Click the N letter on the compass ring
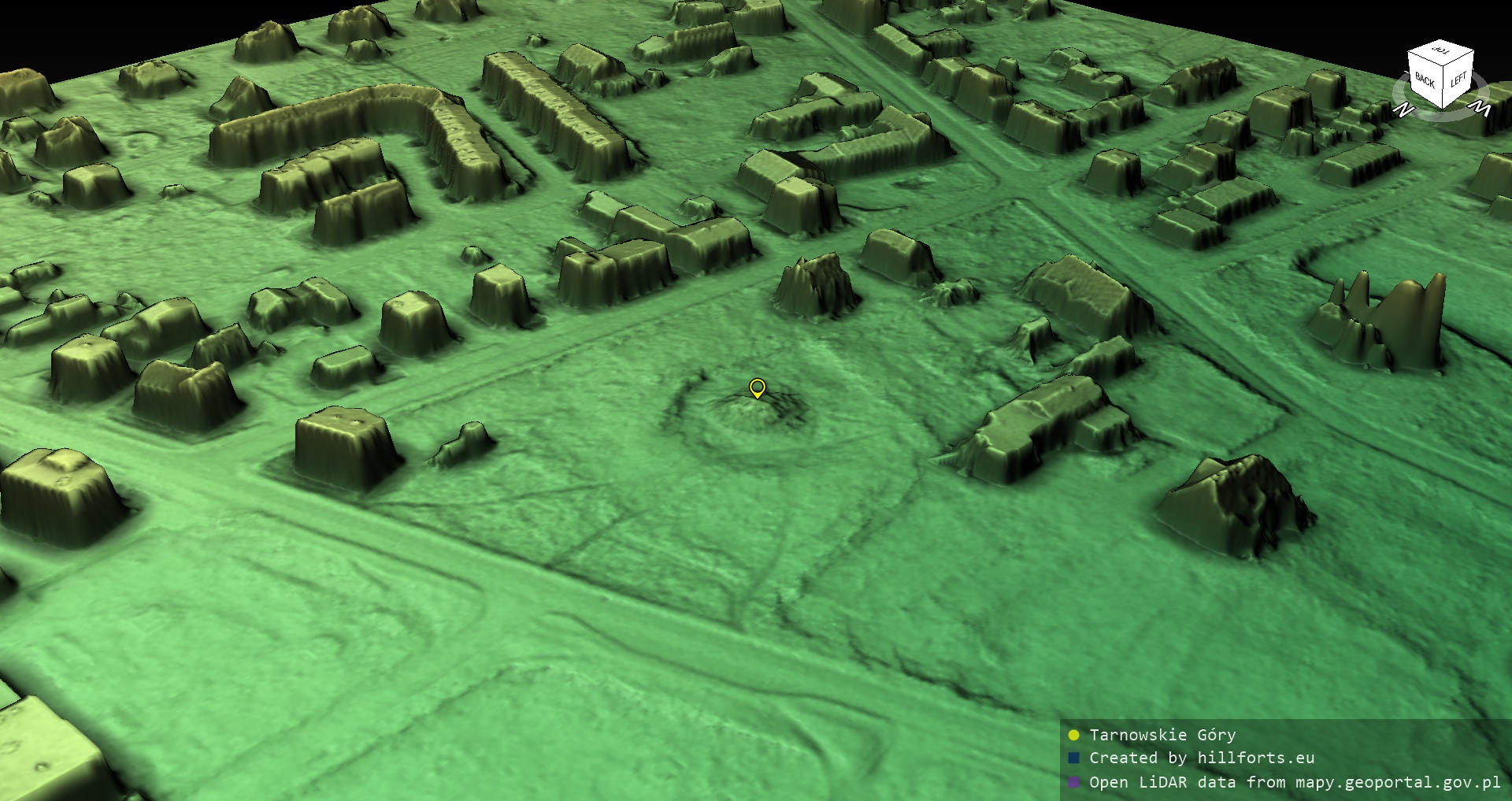 1402,109
